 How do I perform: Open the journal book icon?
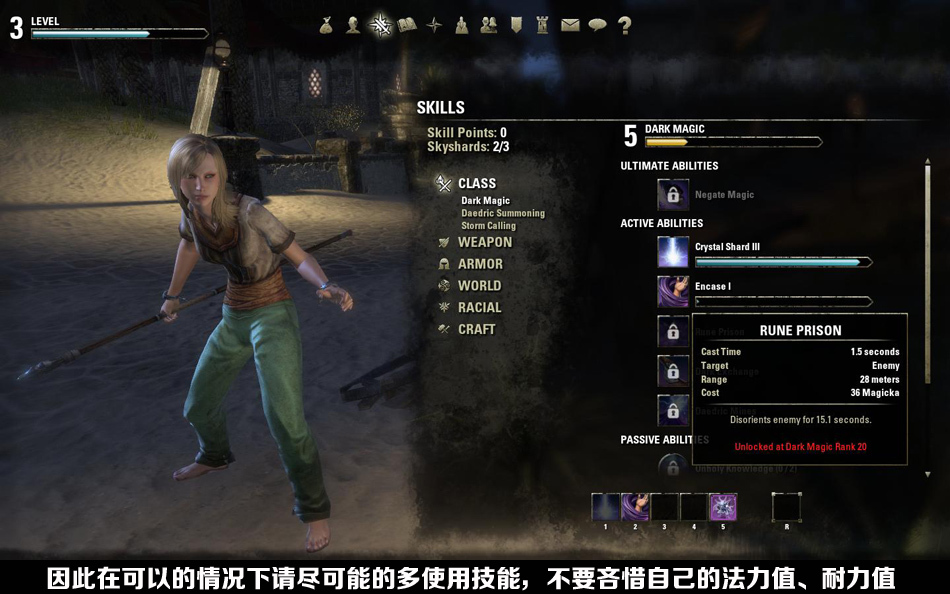(407, 26)
